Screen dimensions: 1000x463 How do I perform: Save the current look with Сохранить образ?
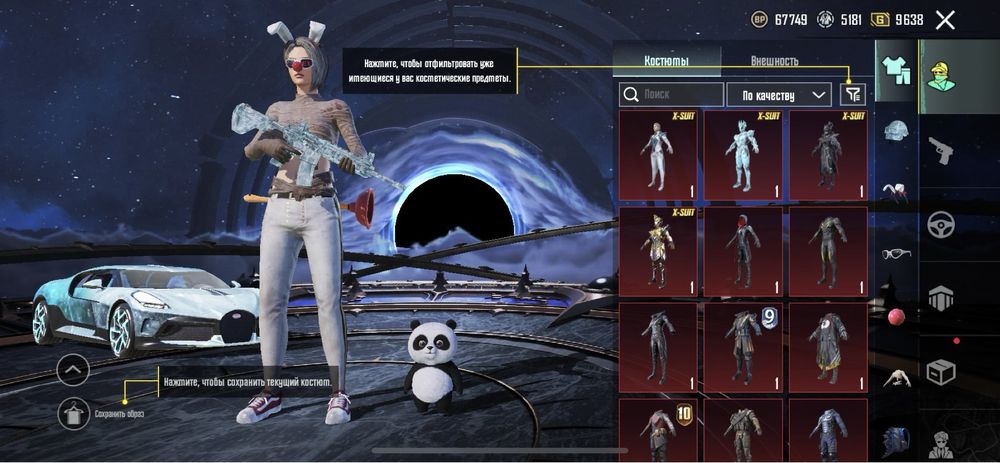point(74,412)
